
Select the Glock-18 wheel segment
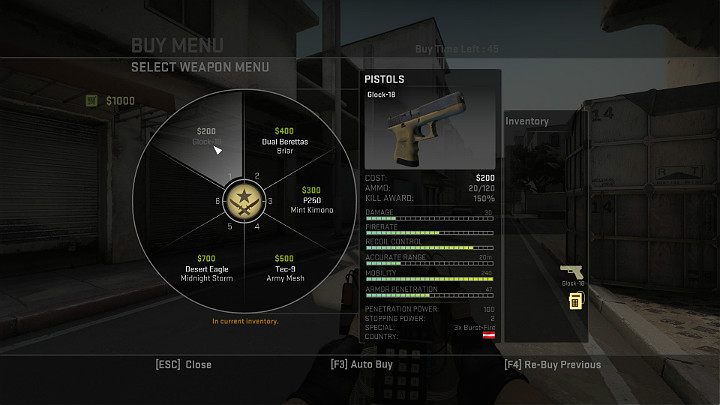pos(205,138)
